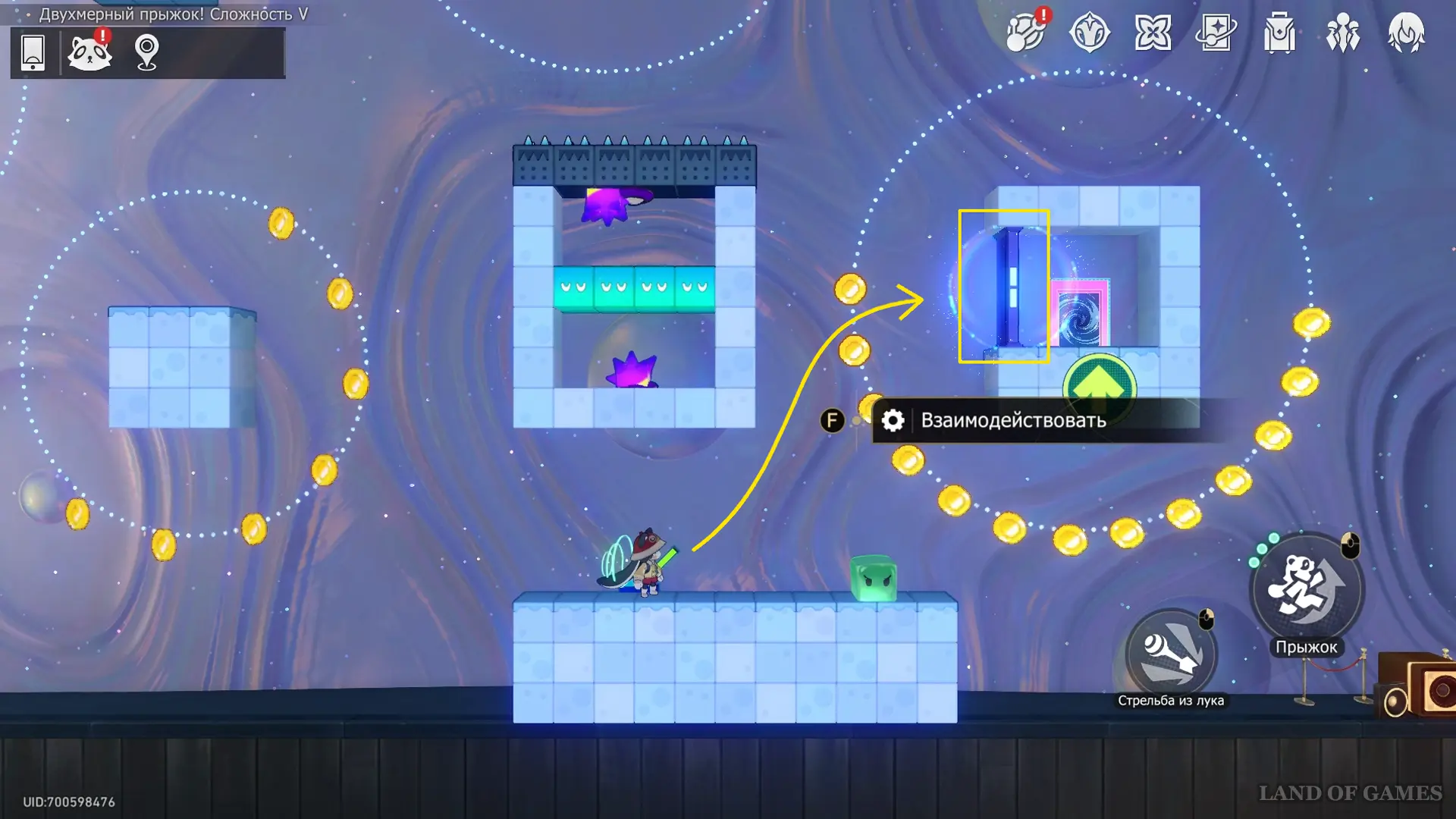Activate the Стрельба из лука archery button
The image size is (1456, 819).
coord(1171,654)
